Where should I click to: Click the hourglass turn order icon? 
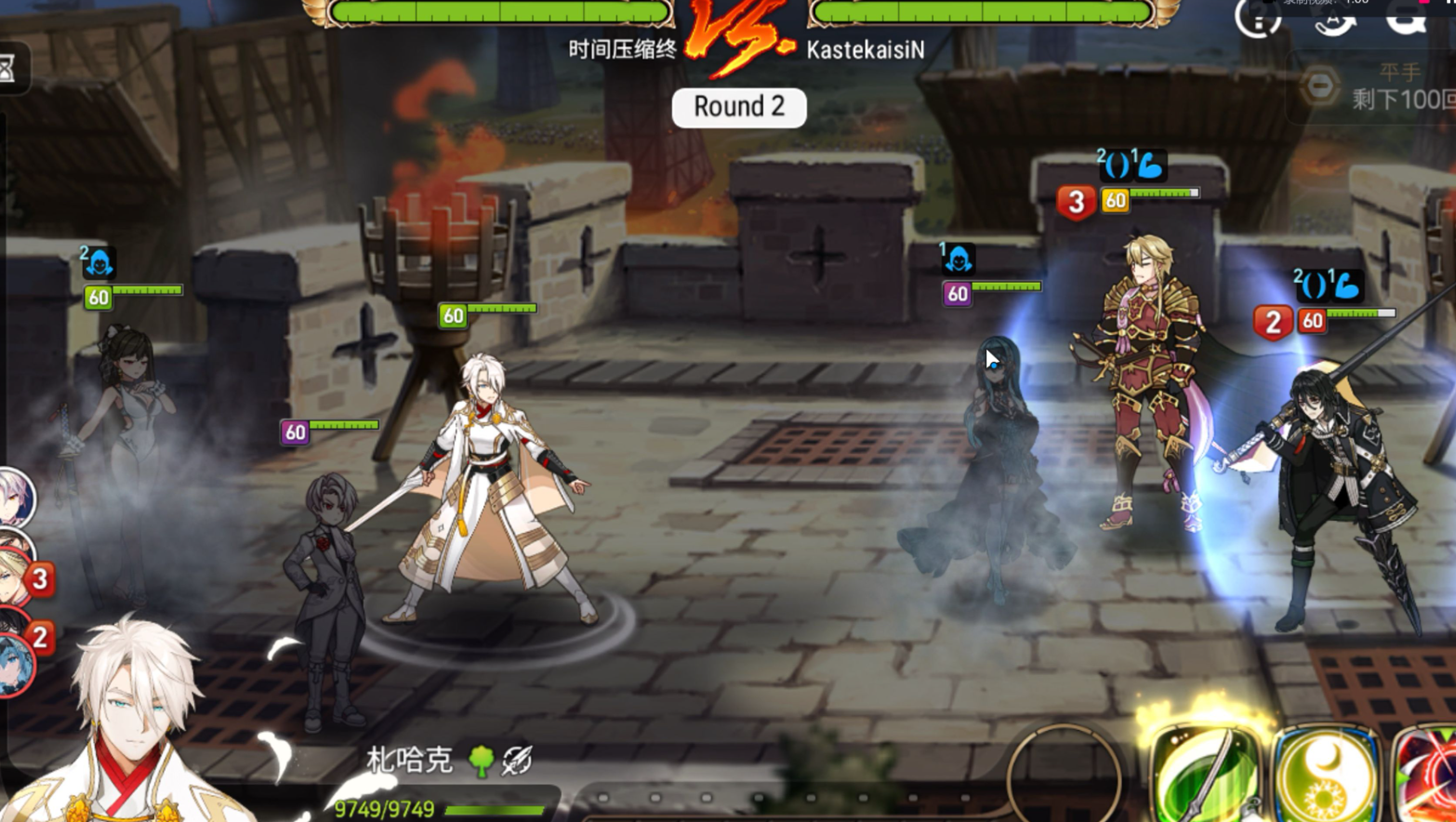[8, 67]
